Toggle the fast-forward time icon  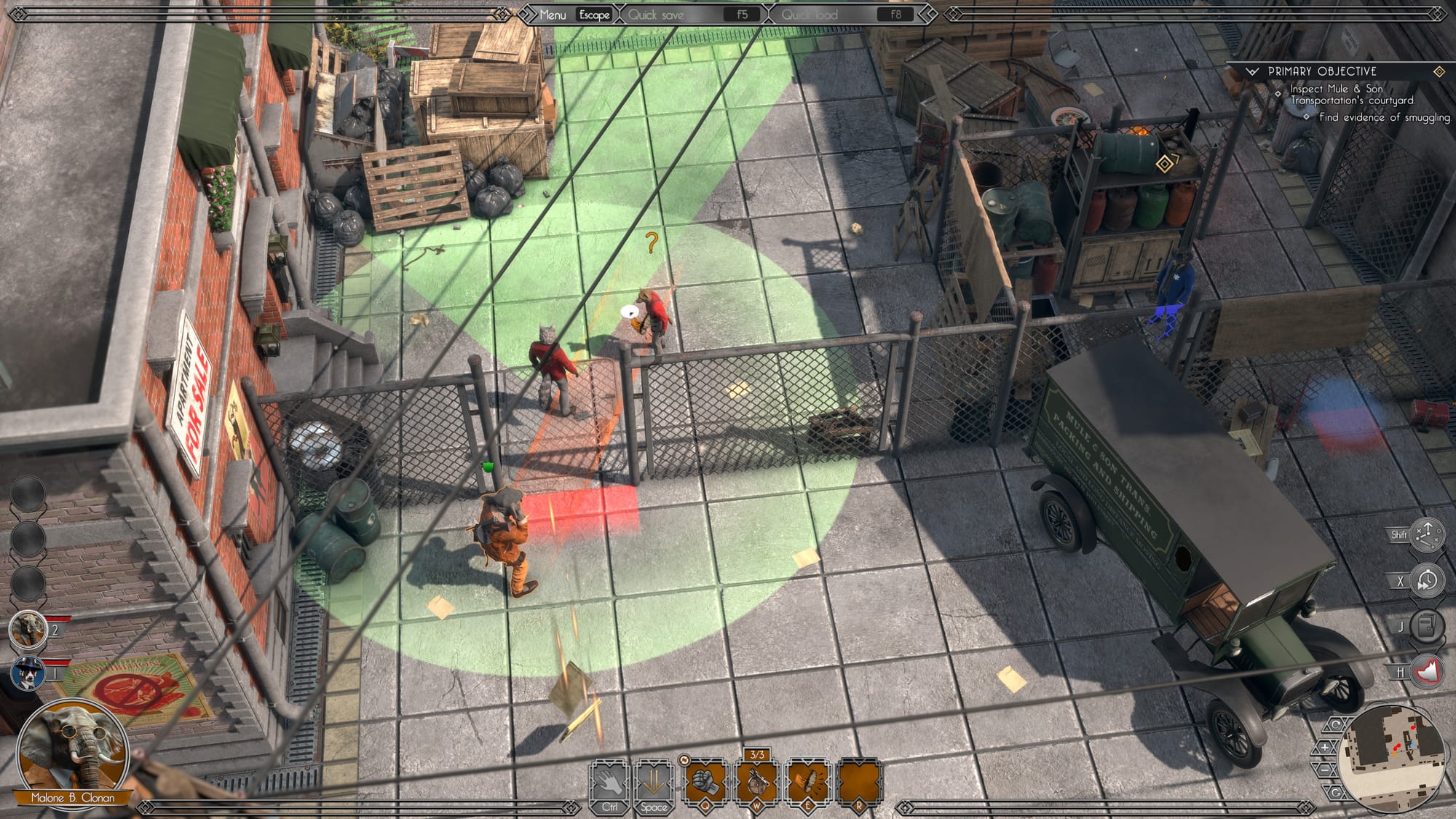tap(1426, 581)
